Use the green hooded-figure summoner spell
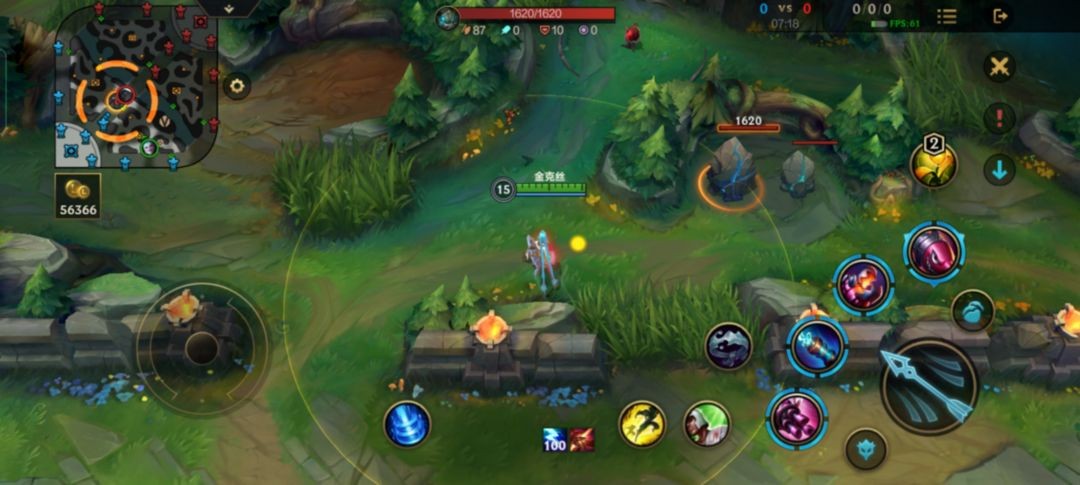The height and width of the screenshot is (485, 1080). pyautogui.click(x=707, y=423)
